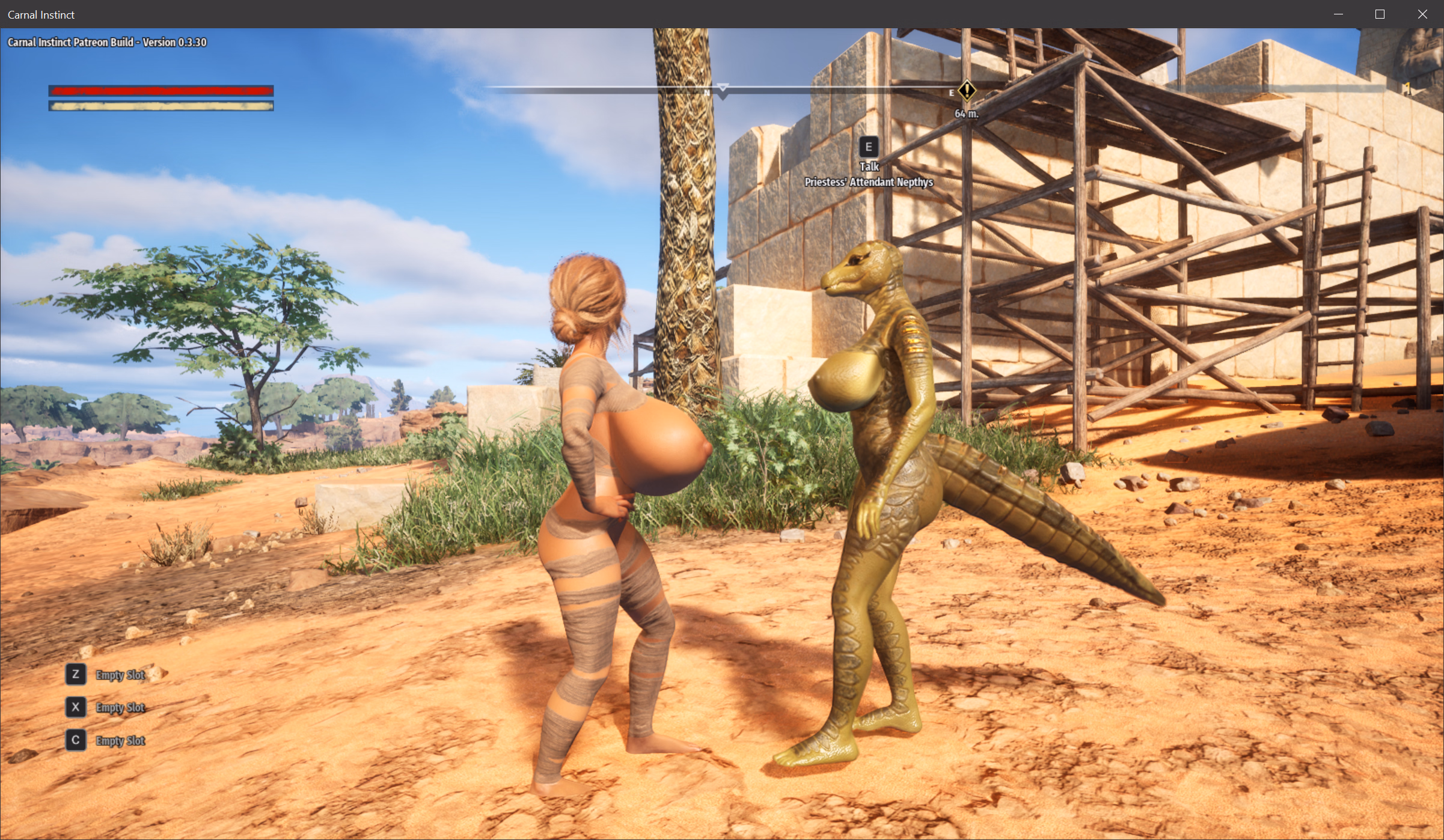Viewport: 1444px width, 840px height.
Task: Close the Carnal Instinct window
Action: [1422, 14]
